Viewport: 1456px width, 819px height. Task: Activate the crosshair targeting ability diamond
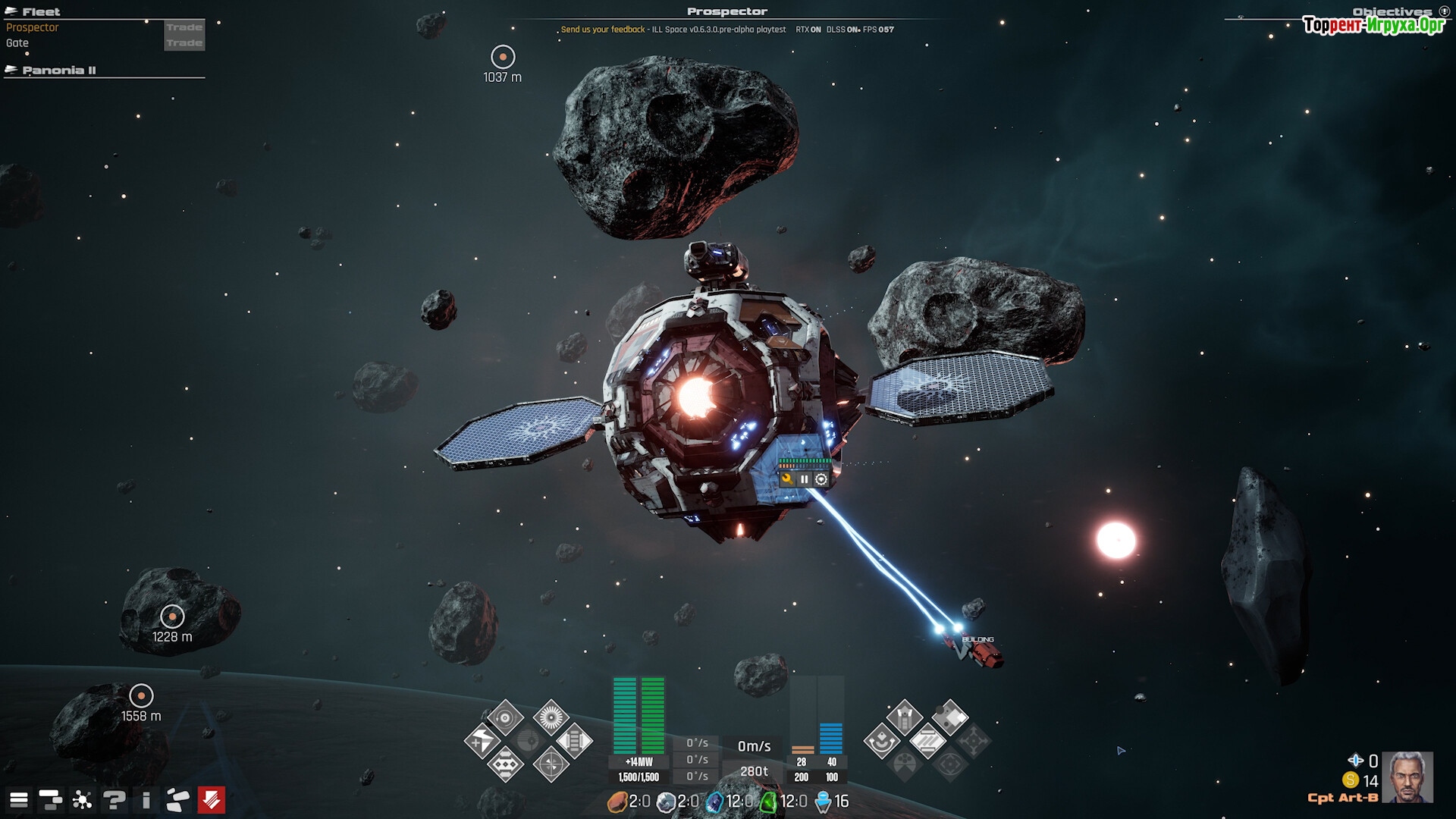click(x=551, y=764)
